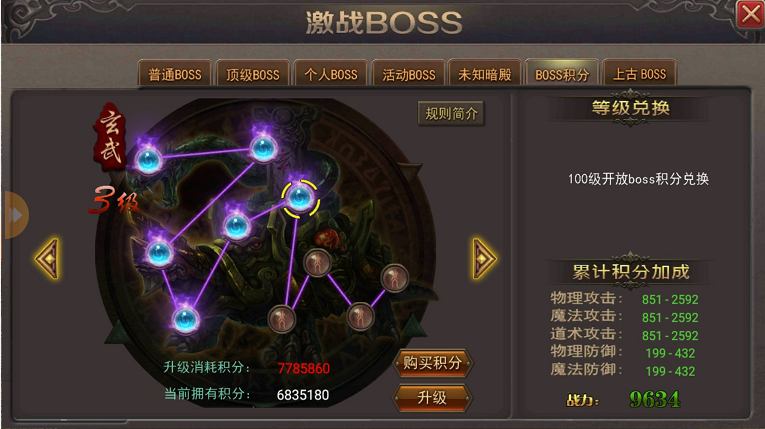Switch to the 活动BOSS tab

pyautogui.click(x=408, y=74)
